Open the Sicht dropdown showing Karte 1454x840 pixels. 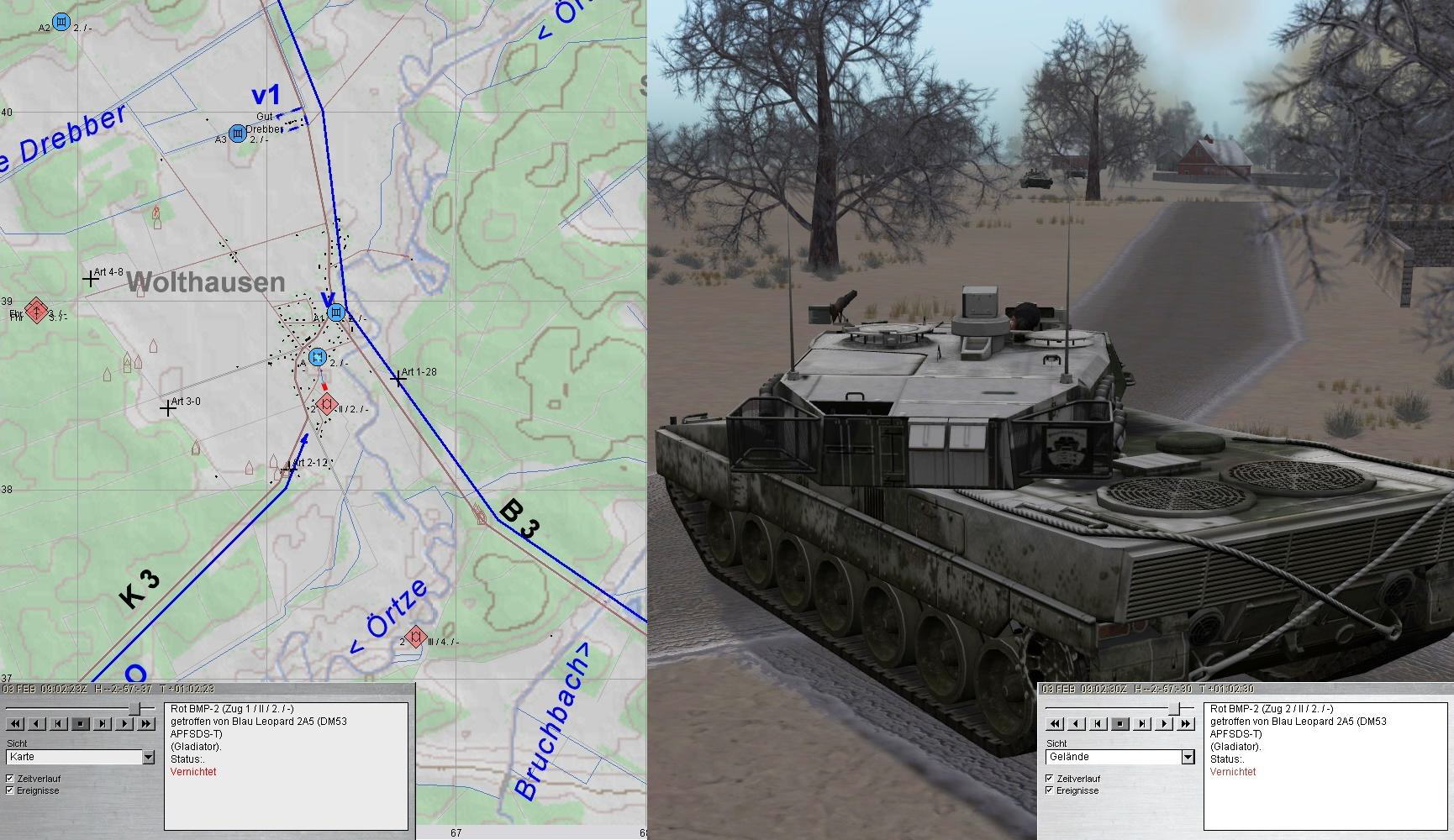[x=148, y=757]
